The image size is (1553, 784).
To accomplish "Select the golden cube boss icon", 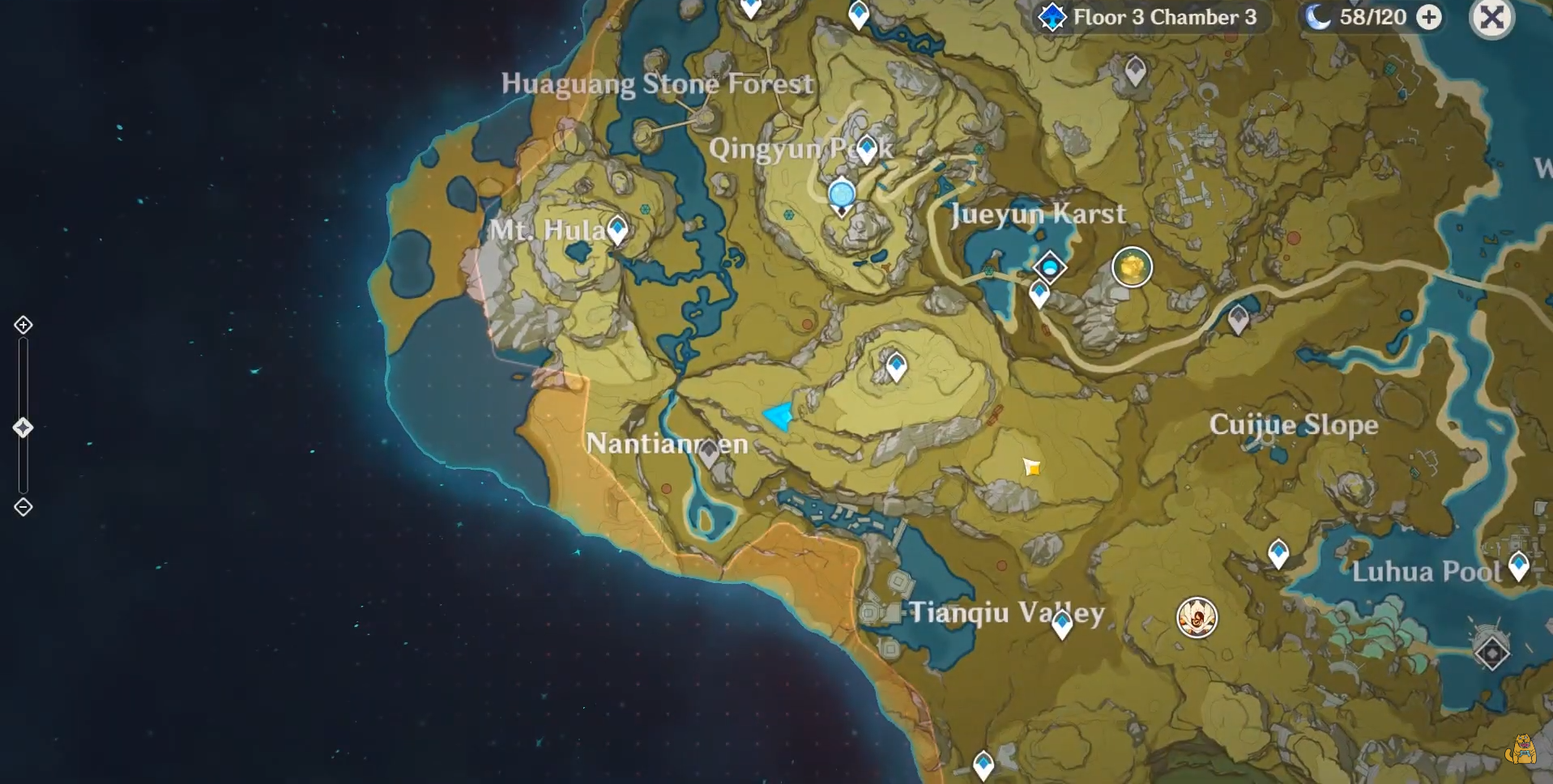I will pyautogui.click(x=1132, y=266).
